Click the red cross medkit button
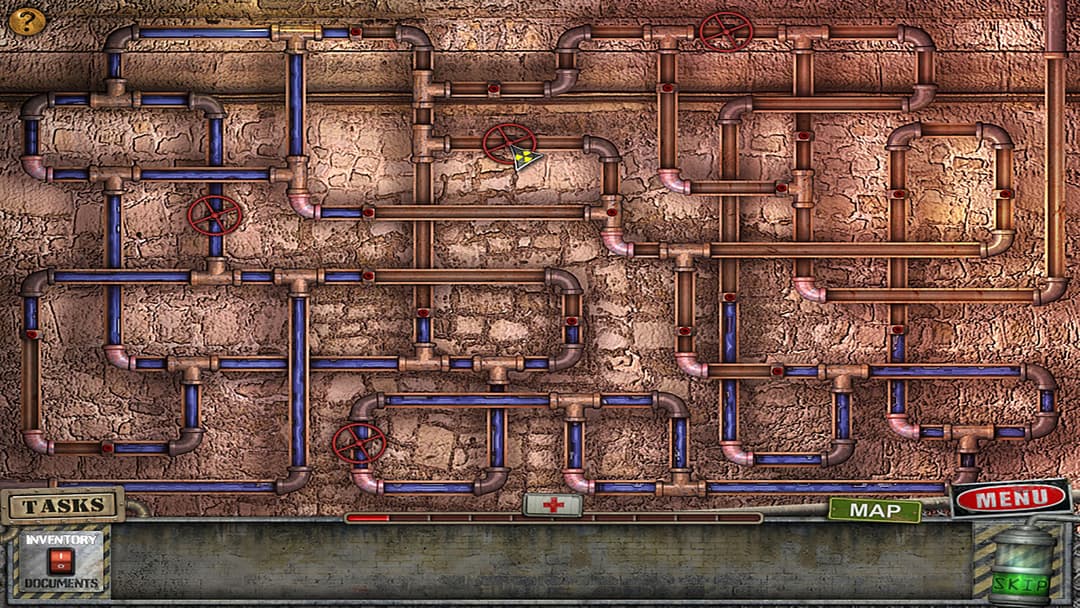Screen dimensions: 1080x608 [553, 505]
